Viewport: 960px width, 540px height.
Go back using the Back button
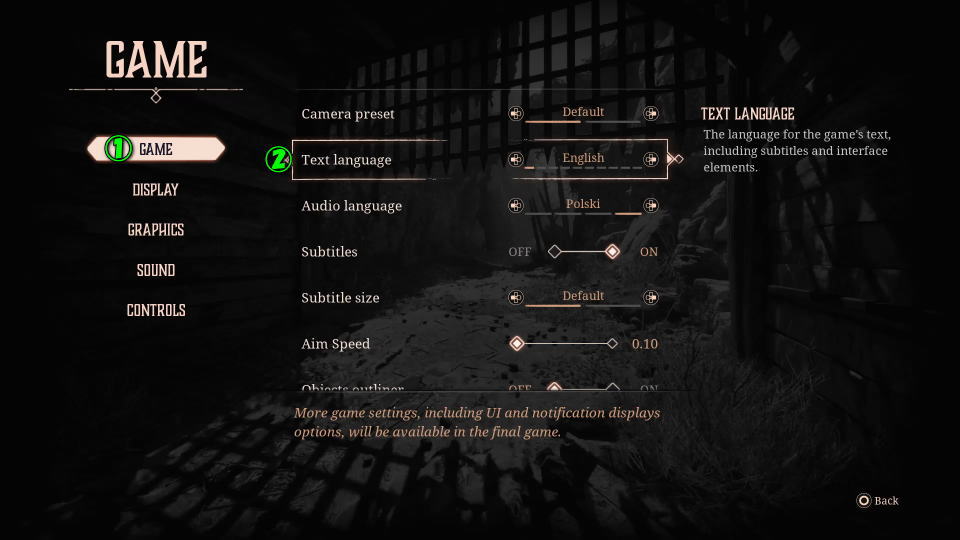[878, 501]
